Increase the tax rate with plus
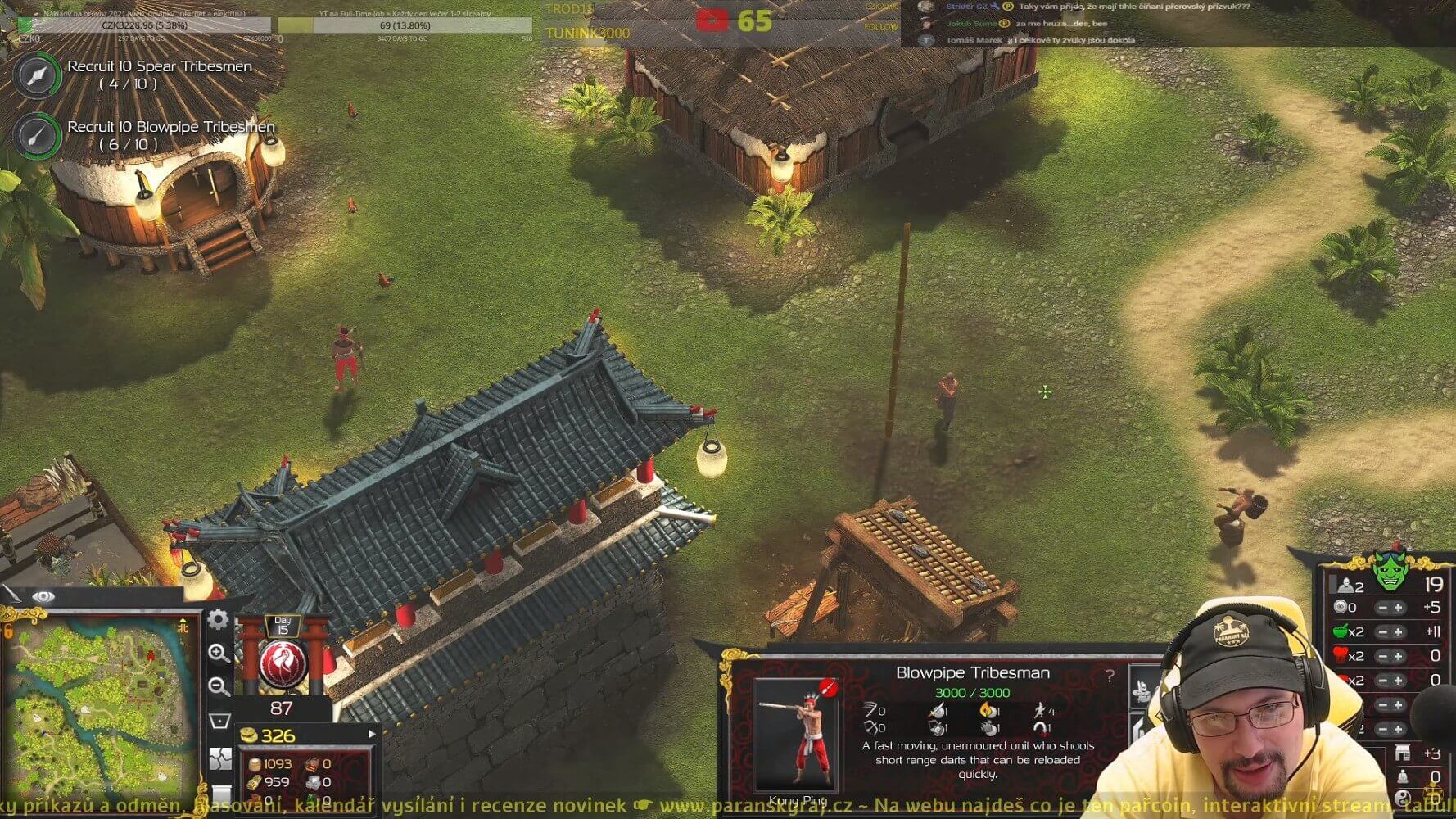Image resolution: width=1456 pixels, height=819 pixels. [x=1399, y=608]
